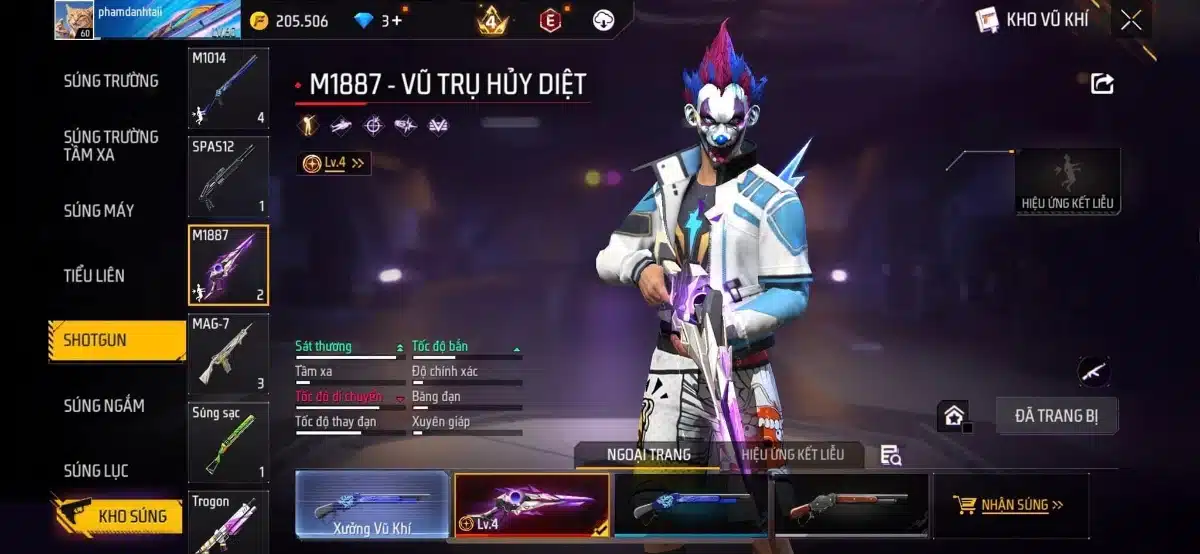Share the weapon skin via share icon

point(1102,84)
